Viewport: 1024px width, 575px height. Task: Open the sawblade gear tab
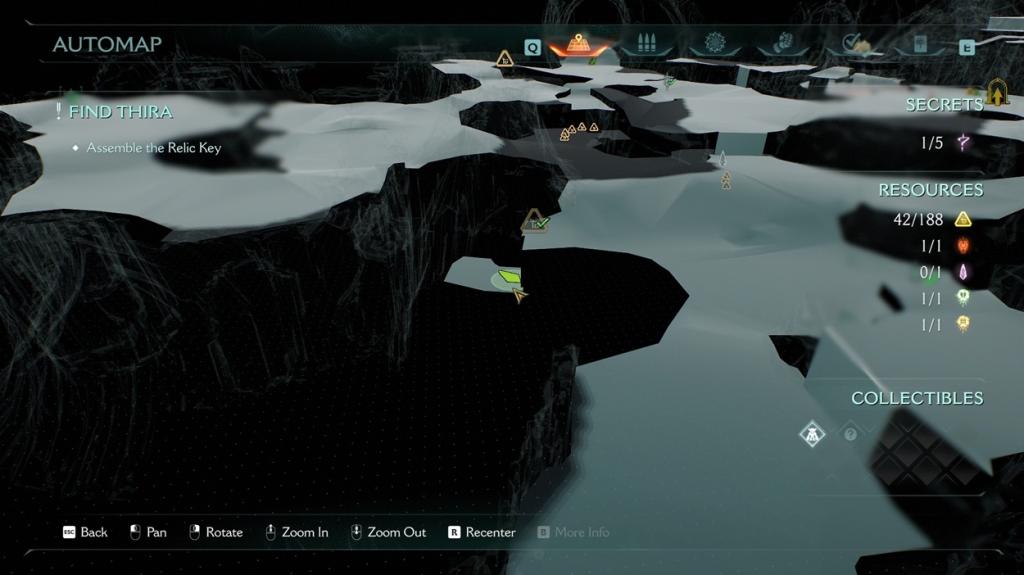pyautogui.click(x=714, y=43)
